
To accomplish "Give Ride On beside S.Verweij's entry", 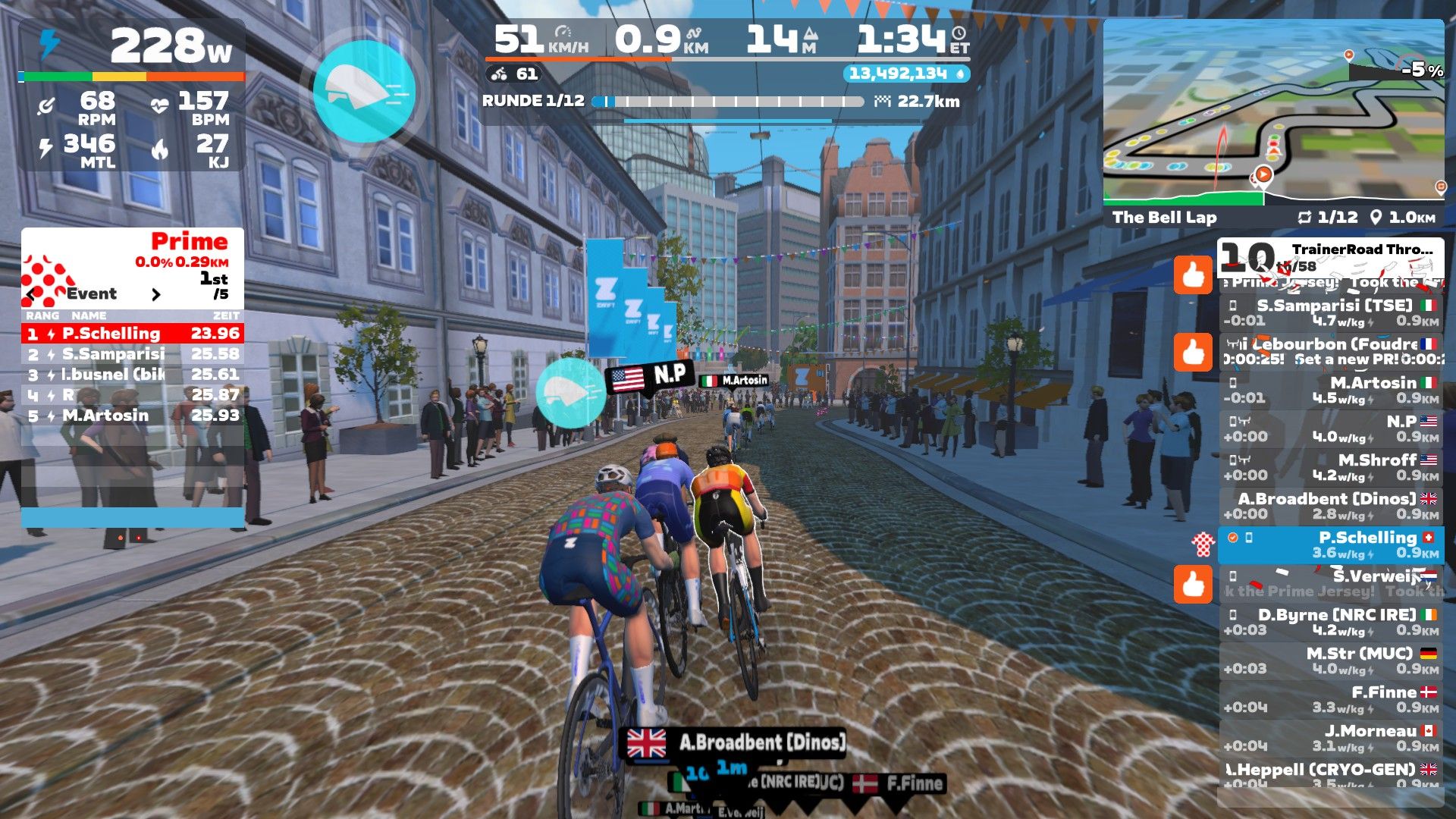I will pos(1193,584).
